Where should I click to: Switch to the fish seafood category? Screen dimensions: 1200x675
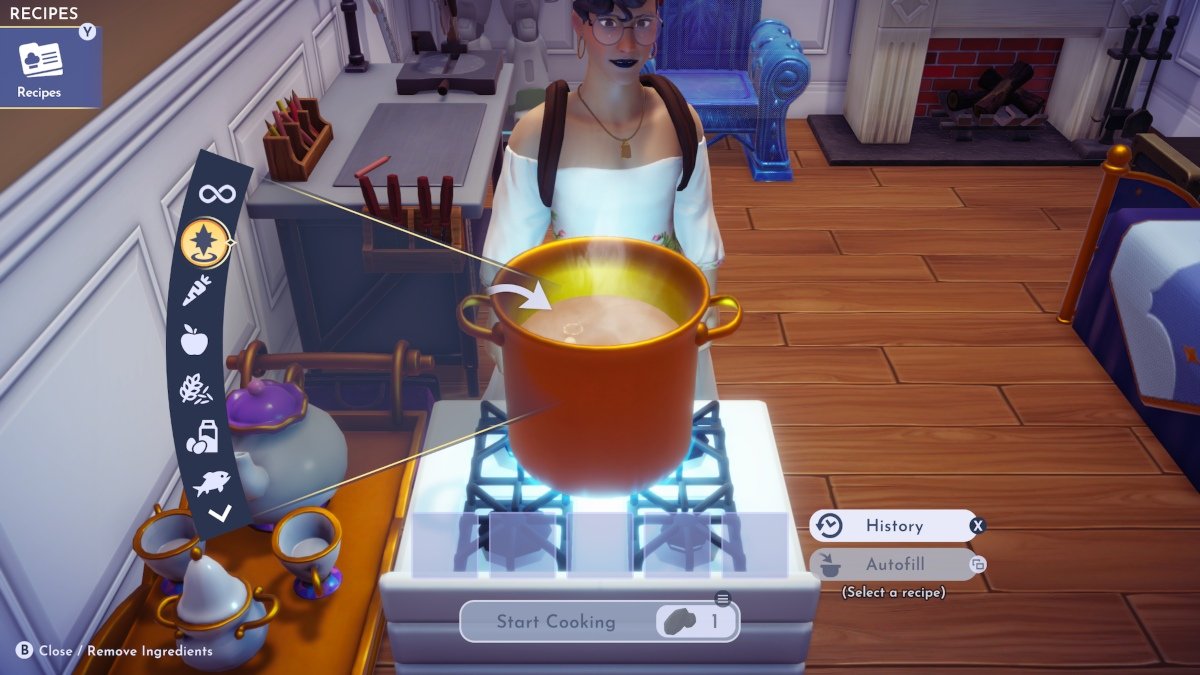(211, 484)
